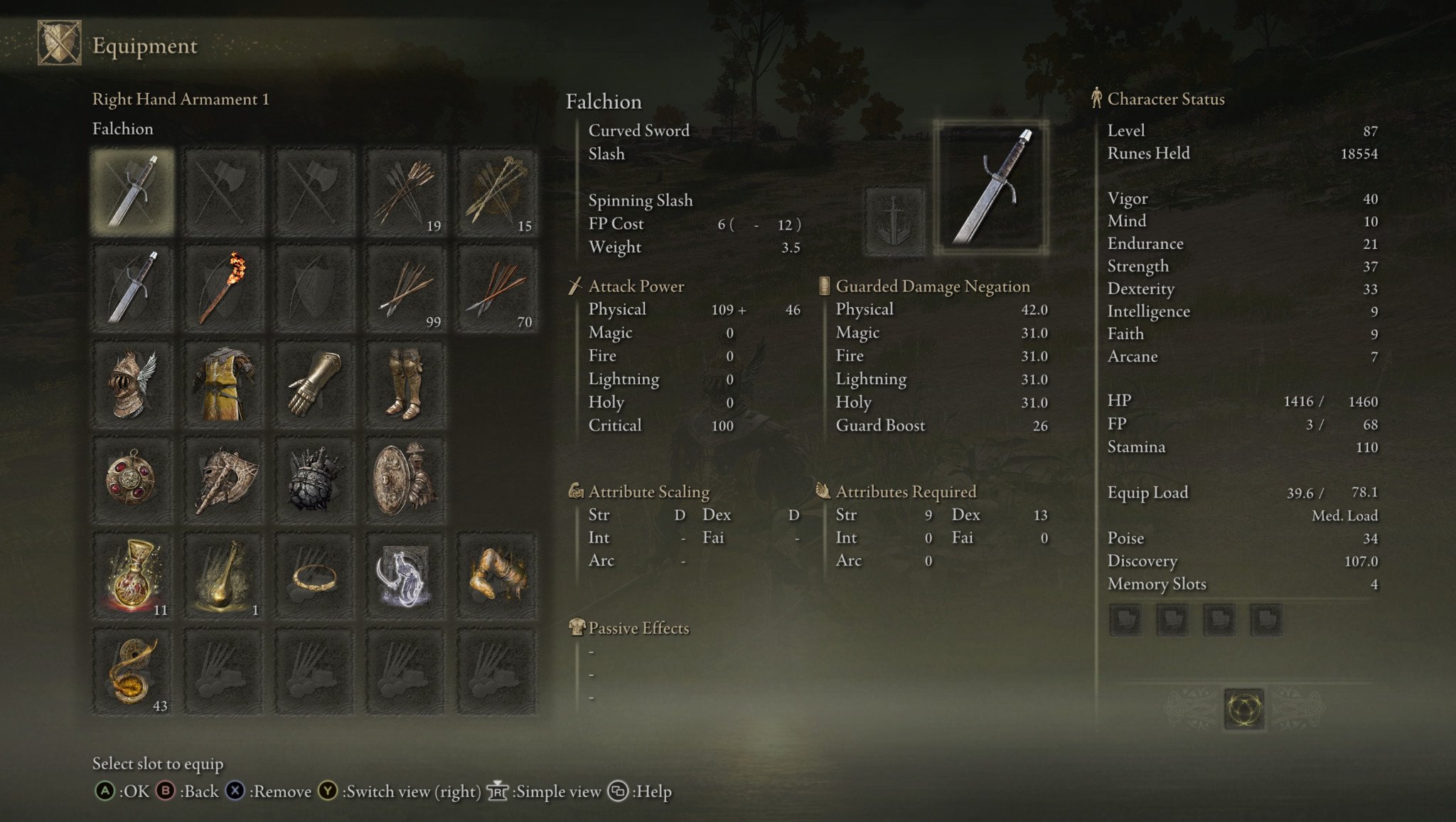Open the winged helmet armor slot

pos(133,385)
